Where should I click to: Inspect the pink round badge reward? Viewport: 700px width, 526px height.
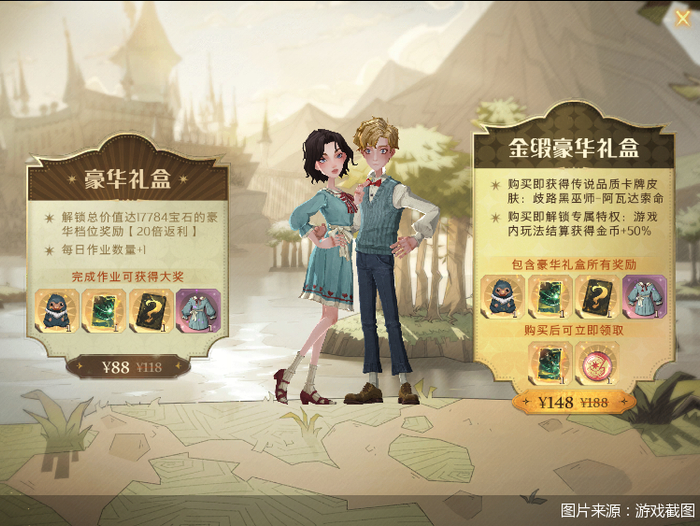coord(597,362)
